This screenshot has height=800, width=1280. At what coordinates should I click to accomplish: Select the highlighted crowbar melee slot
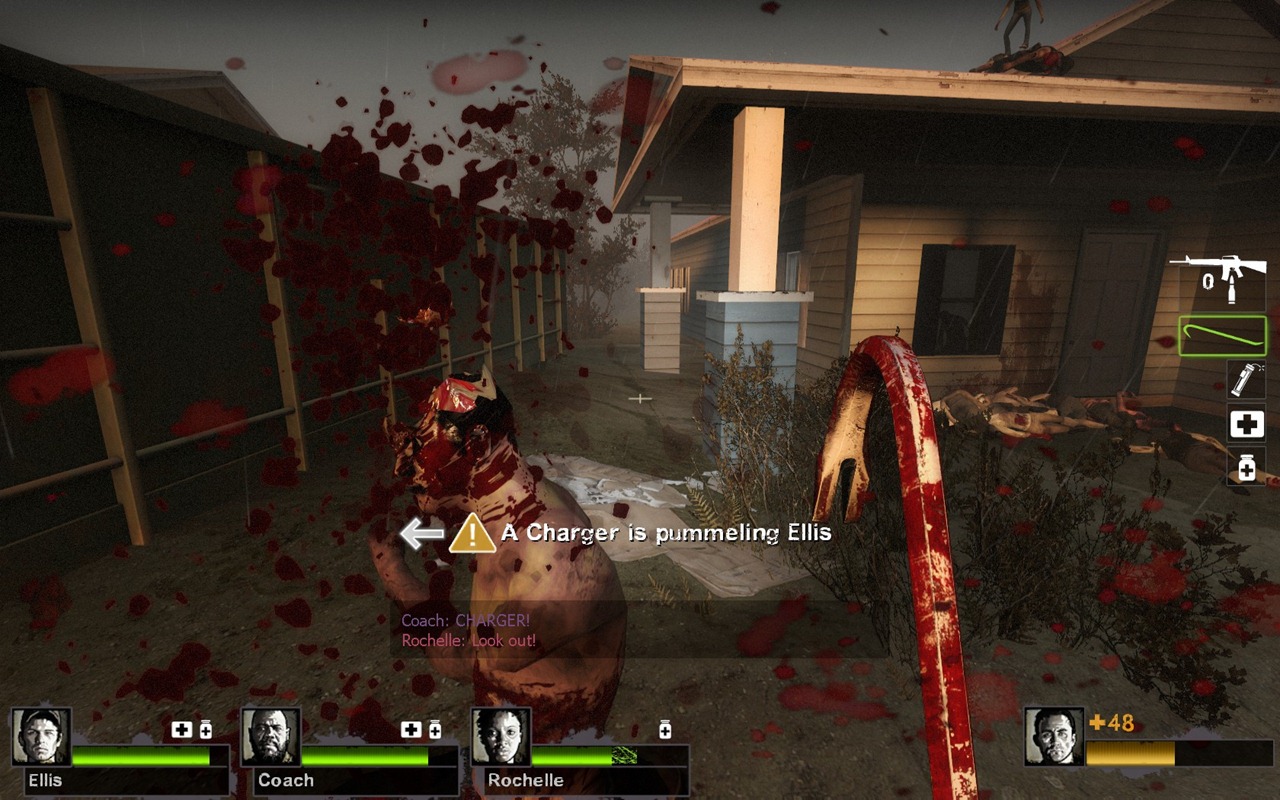(1222, 336)
